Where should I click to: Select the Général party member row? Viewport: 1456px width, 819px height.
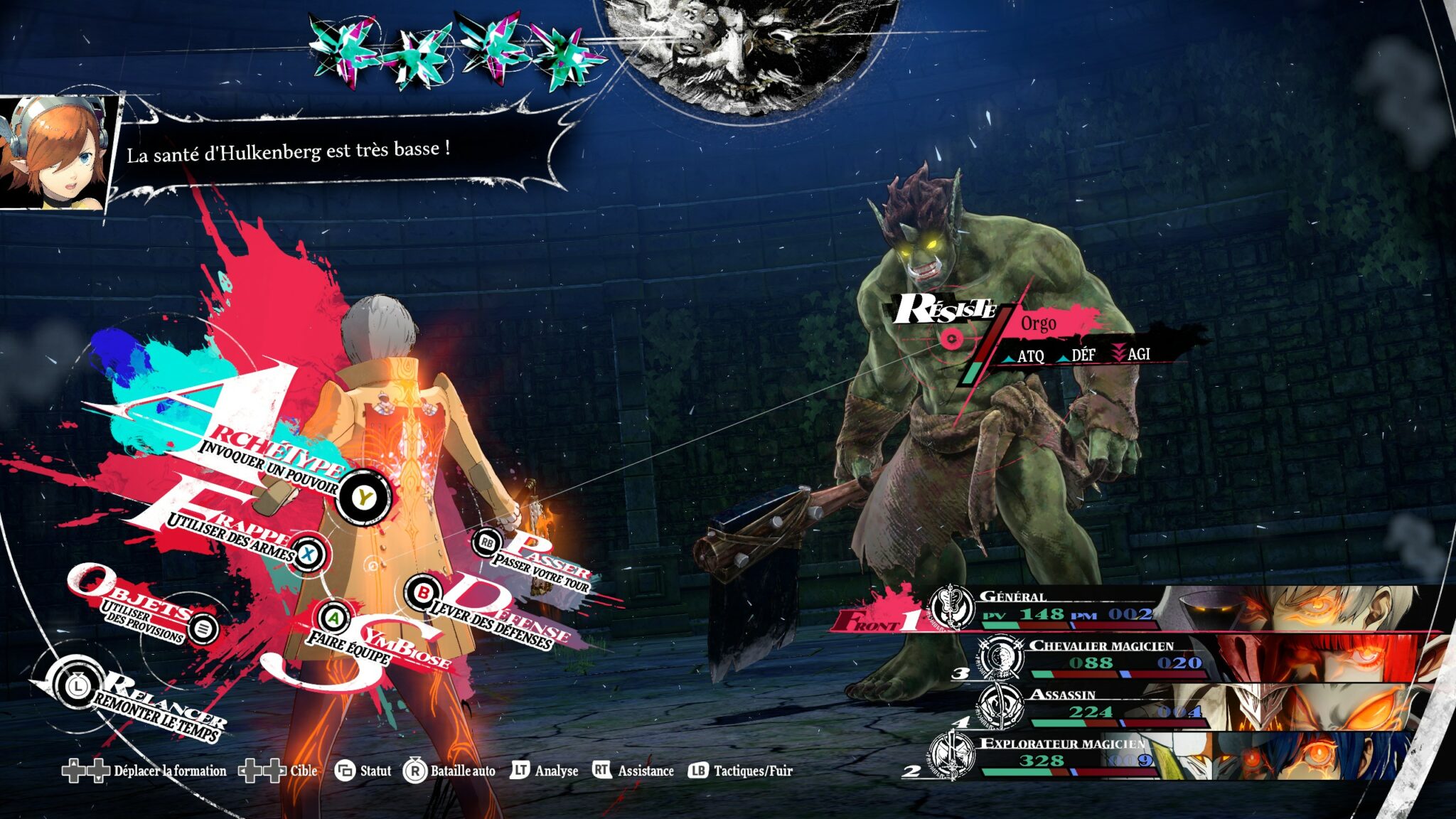1066,609
